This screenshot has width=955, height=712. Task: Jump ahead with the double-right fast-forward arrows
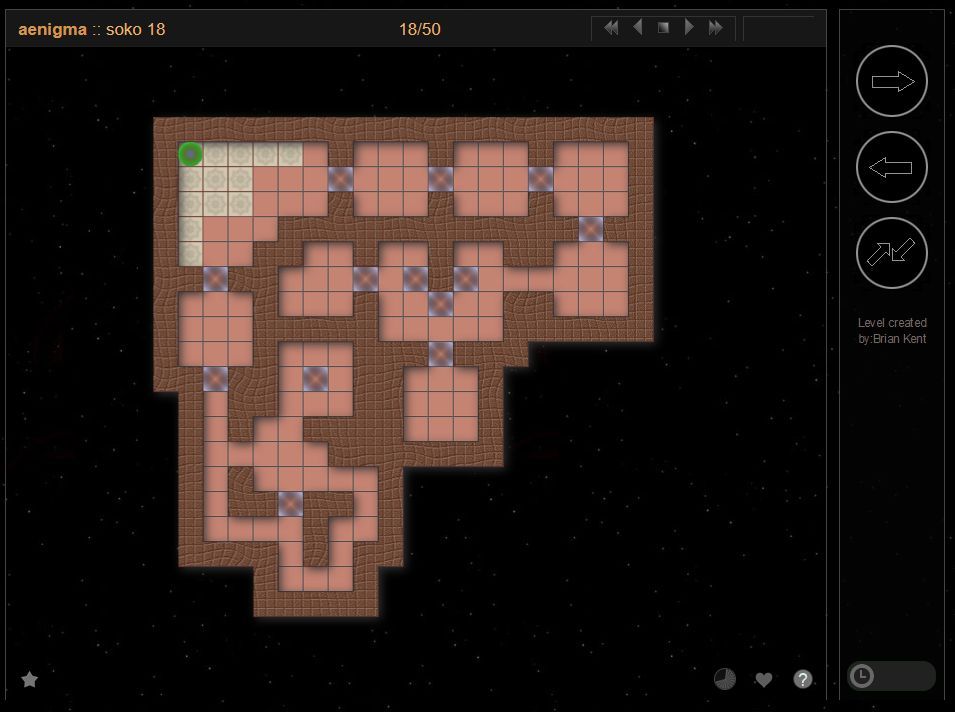point(716,28)
